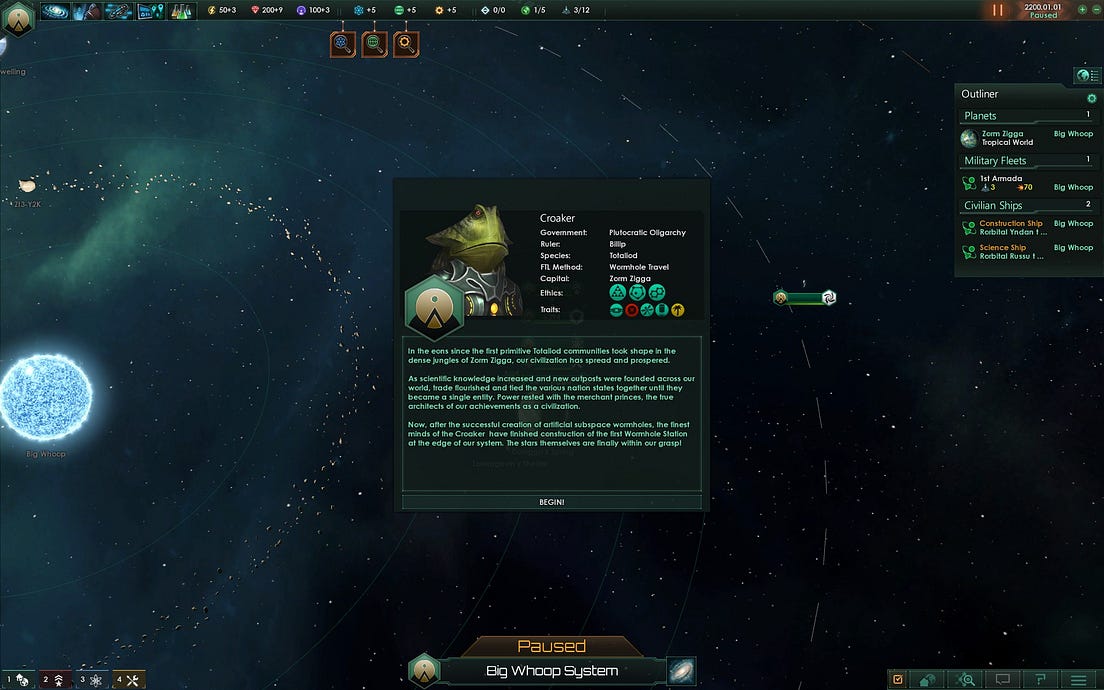The image size is (1104, 690).
Task: Toggle the orange pause button
Action: (997, 10)
